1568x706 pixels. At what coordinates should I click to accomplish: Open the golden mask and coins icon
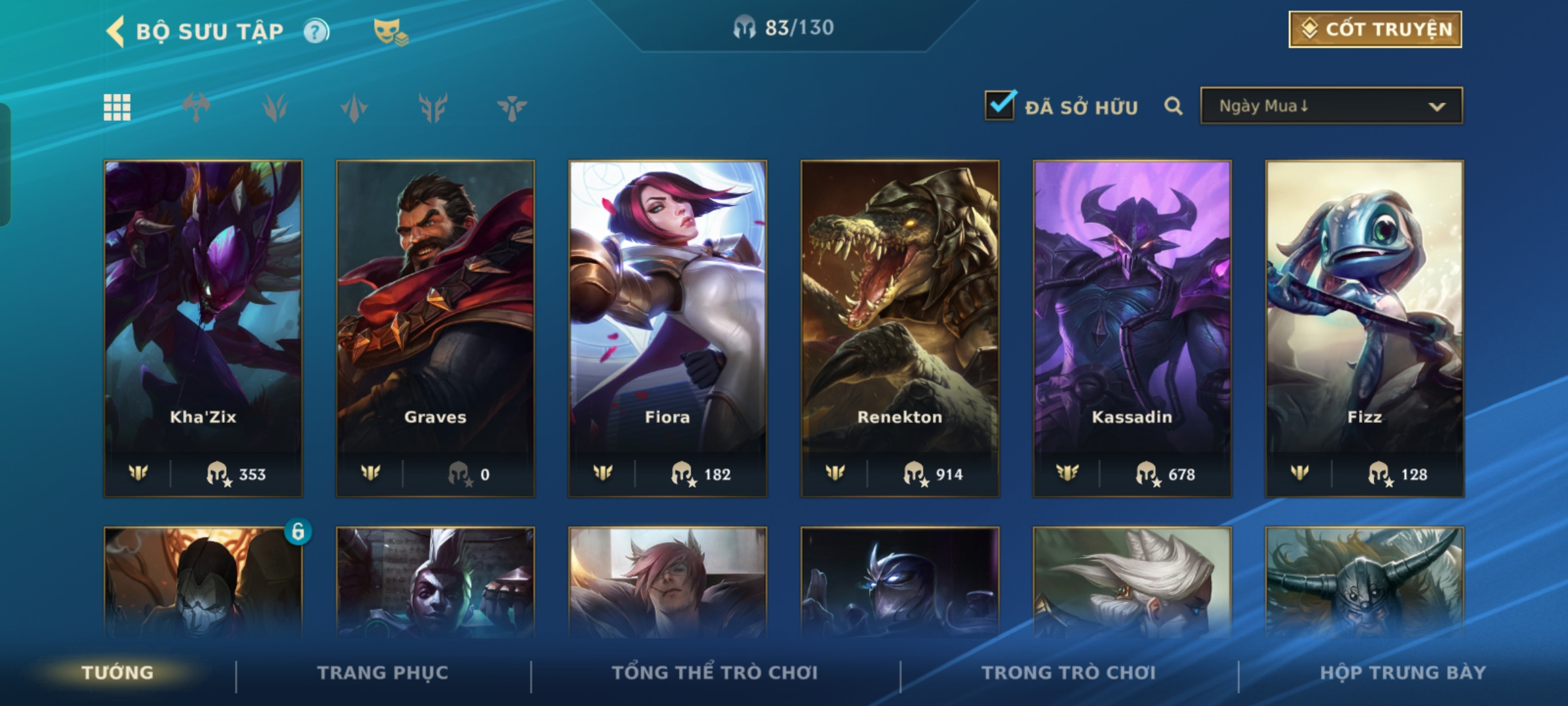(x=391, y=31)
